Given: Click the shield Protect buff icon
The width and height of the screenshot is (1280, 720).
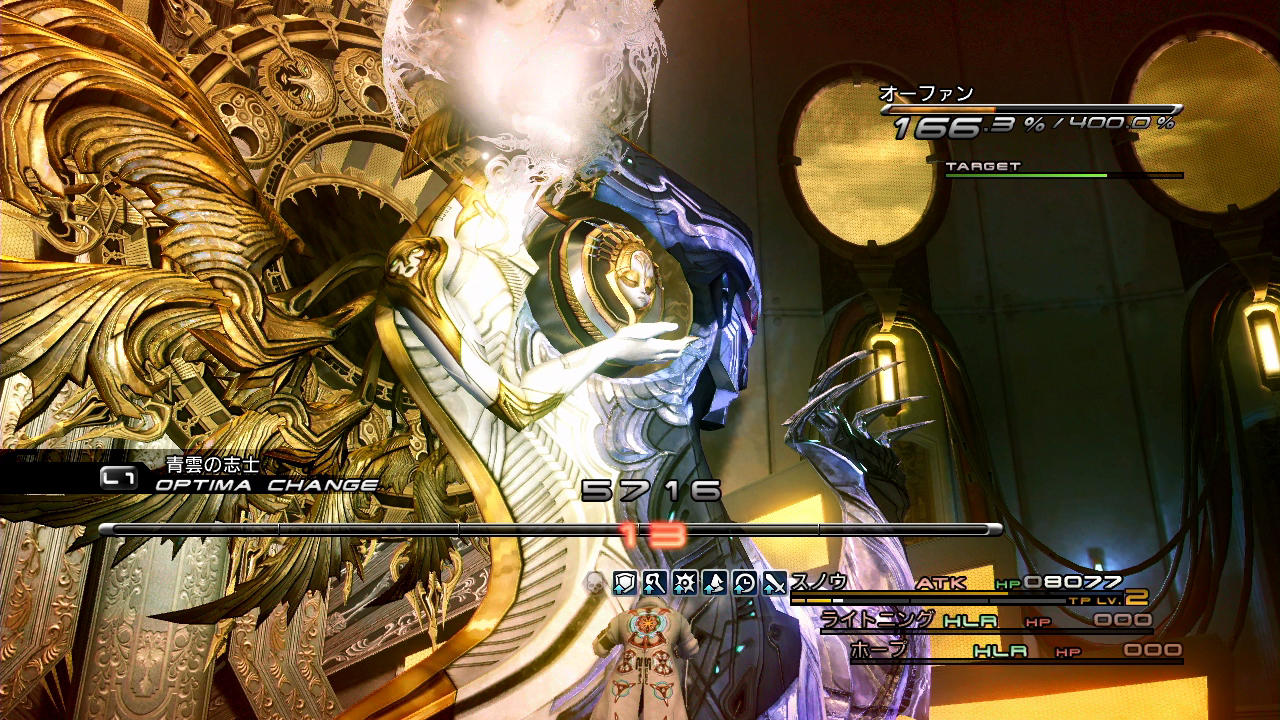Looking at the screenshot, I should point(625,583).
